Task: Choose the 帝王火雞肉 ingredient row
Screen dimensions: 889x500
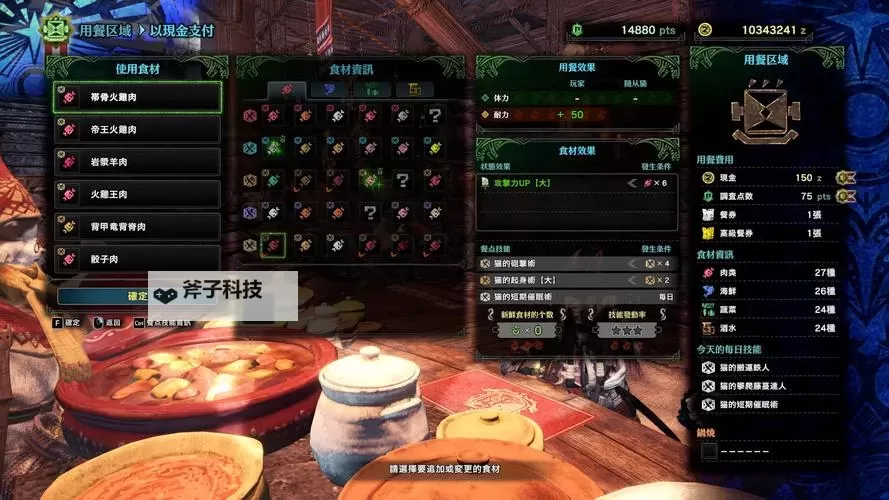Action: tap(137, 129)
